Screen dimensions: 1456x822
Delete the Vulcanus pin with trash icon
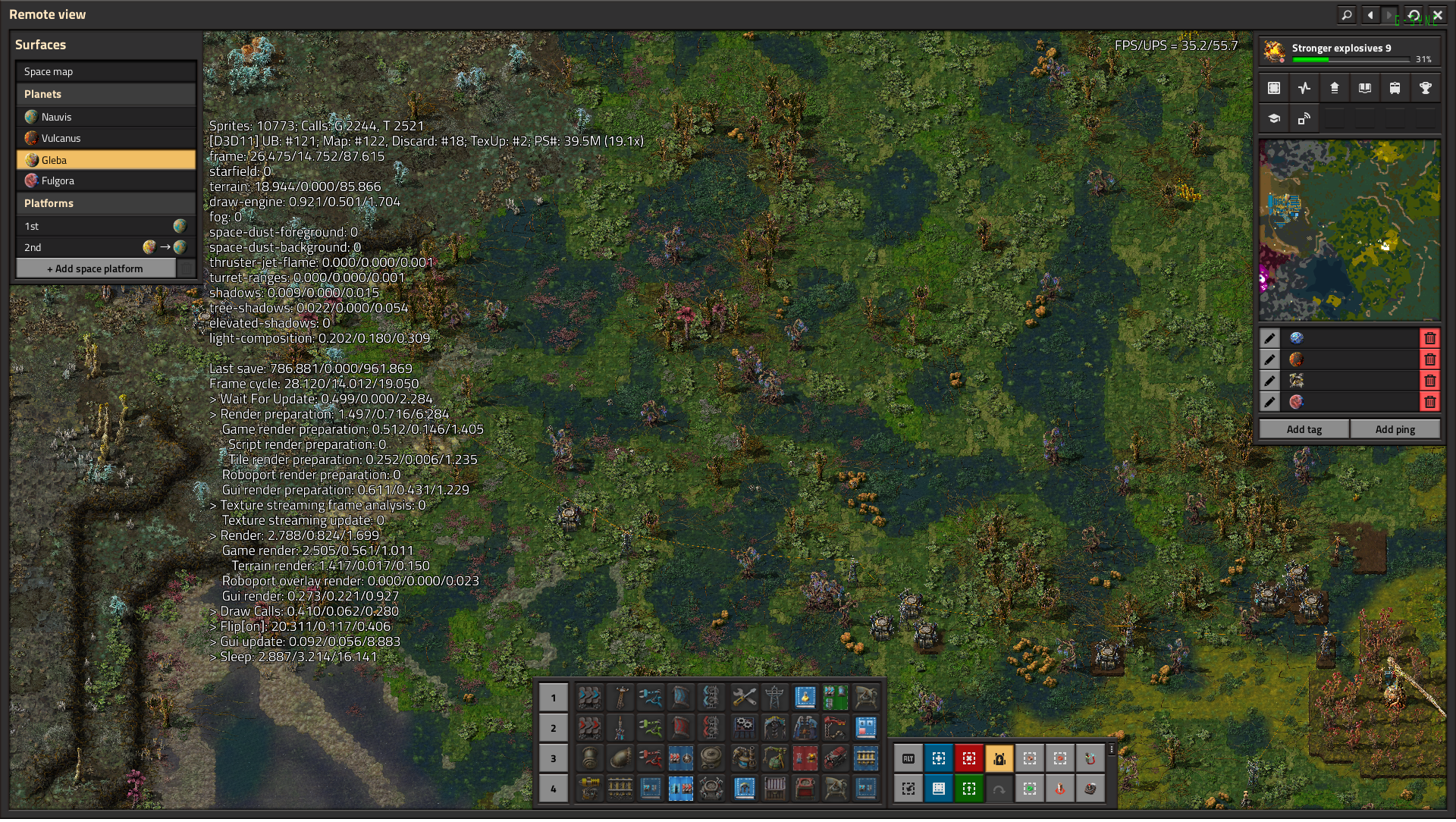pyautogui.click(x=1429, y=360)
